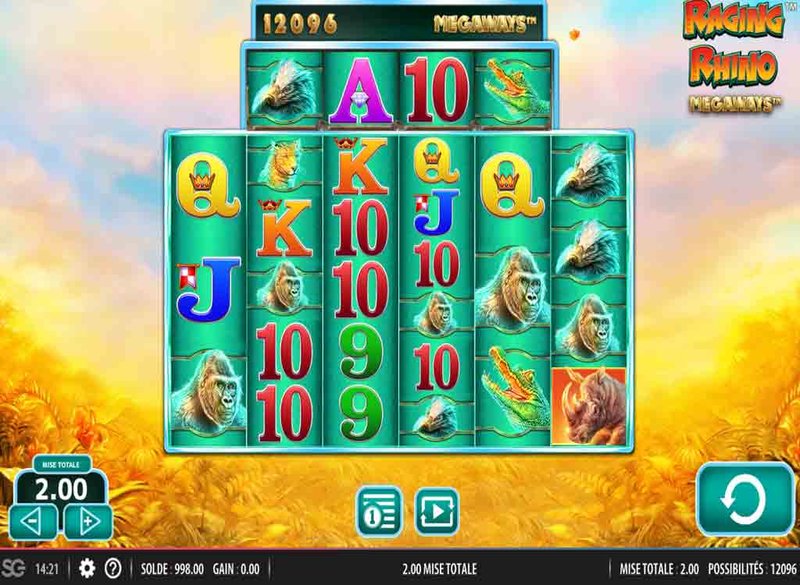Open the gear settings menu
800x585 pixels.
pos(87,569)
